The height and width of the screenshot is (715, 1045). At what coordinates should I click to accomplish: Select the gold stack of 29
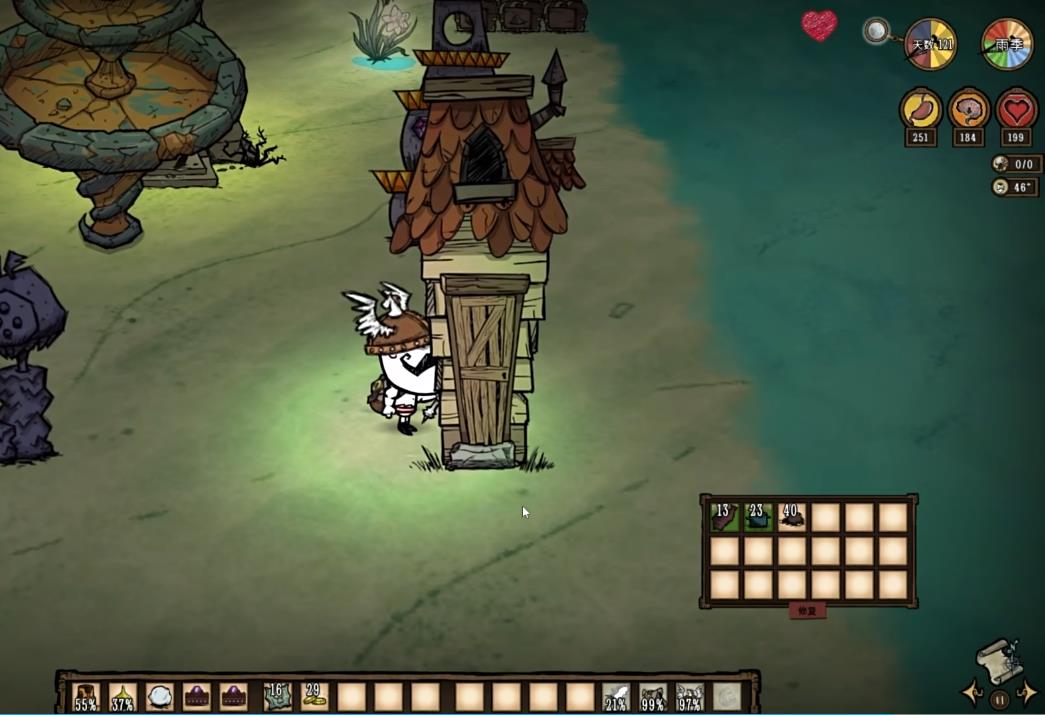pyautogui.click(x=314, y=696)
